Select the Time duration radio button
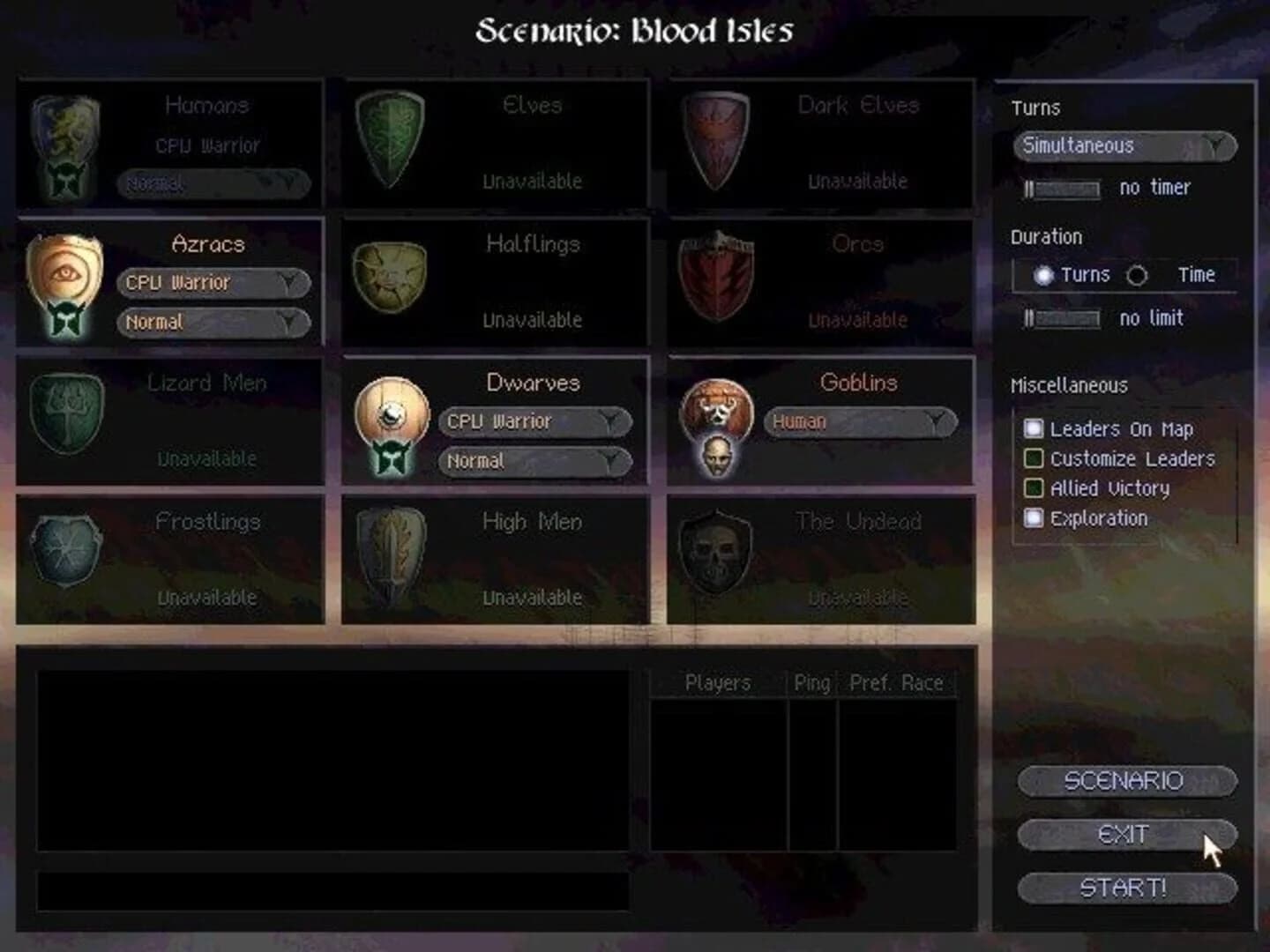Screen dimensions: 1270x952 click(x=1139, y=276)
